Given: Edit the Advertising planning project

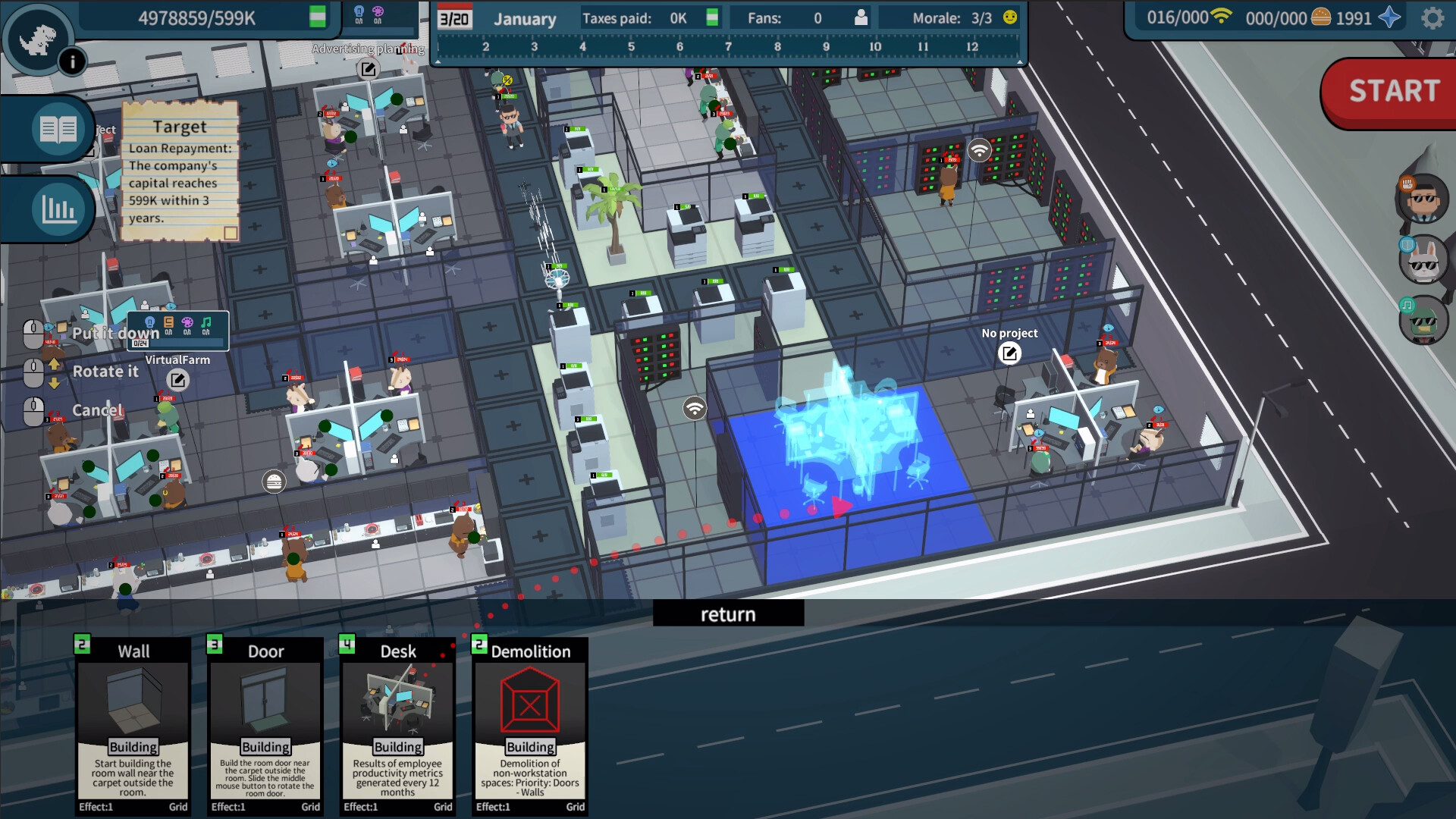Looking at the screenshot, I should point(369,70).
